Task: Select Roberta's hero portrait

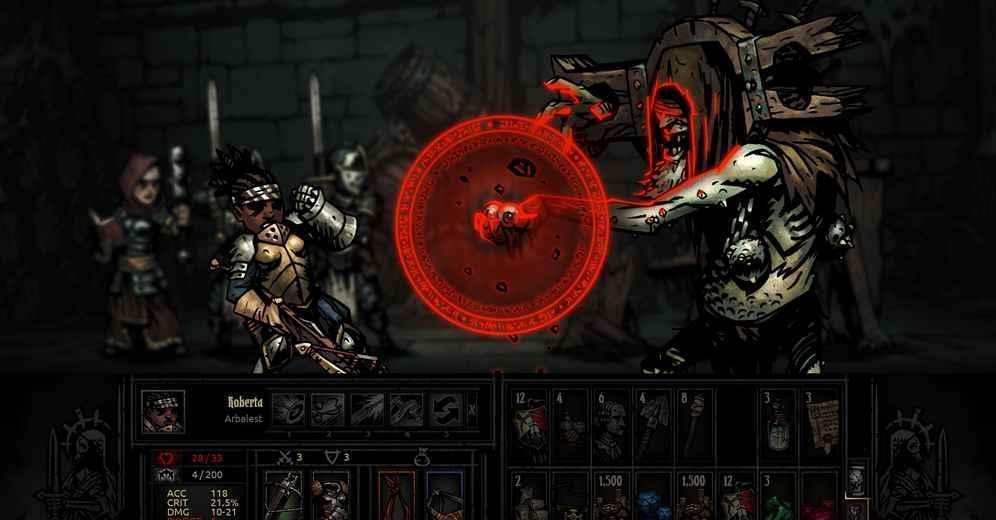Action: 160,411
